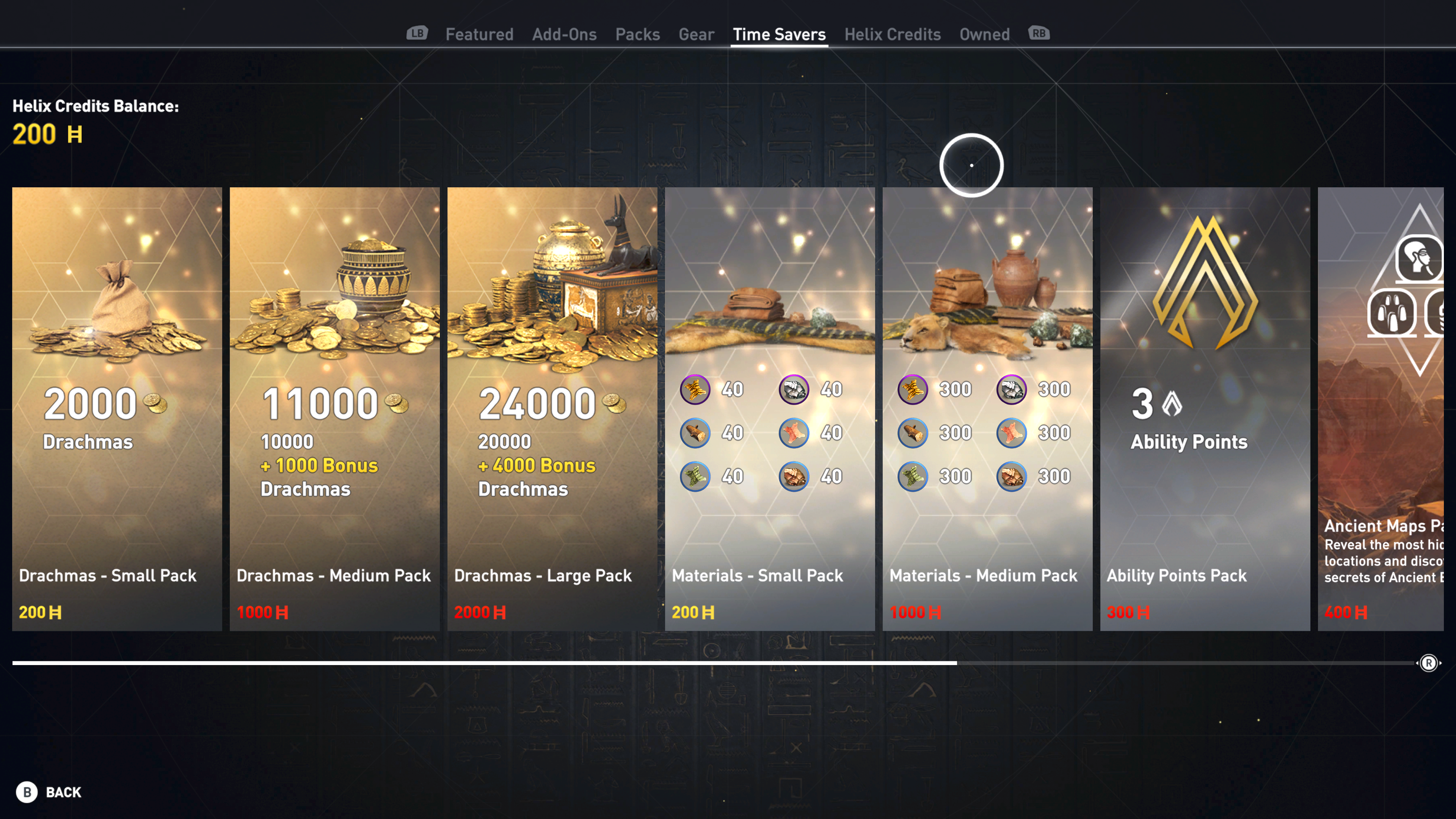Open the Ancient Maps Pack card
This screenshot has width=1456, height=819.
pos(1381,409)
